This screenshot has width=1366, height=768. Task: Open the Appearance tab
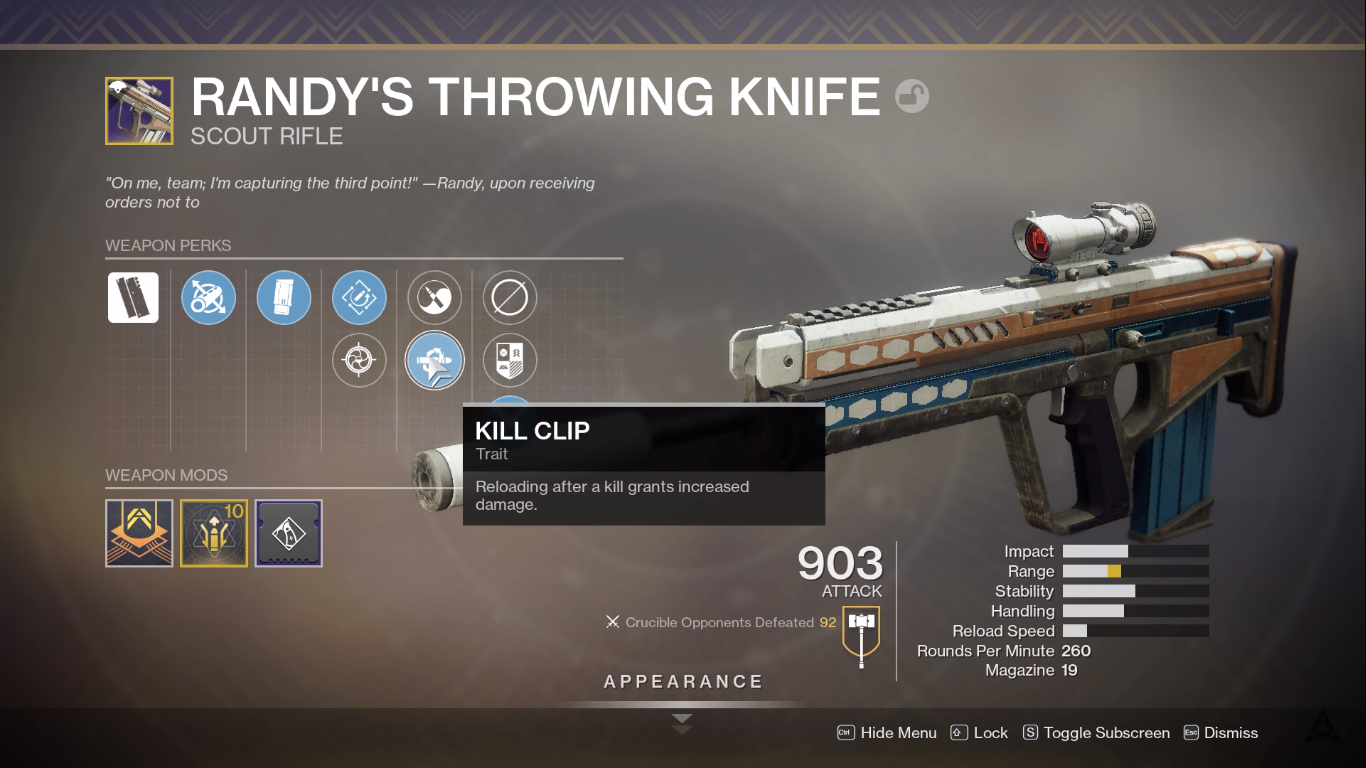pos(683,681)
